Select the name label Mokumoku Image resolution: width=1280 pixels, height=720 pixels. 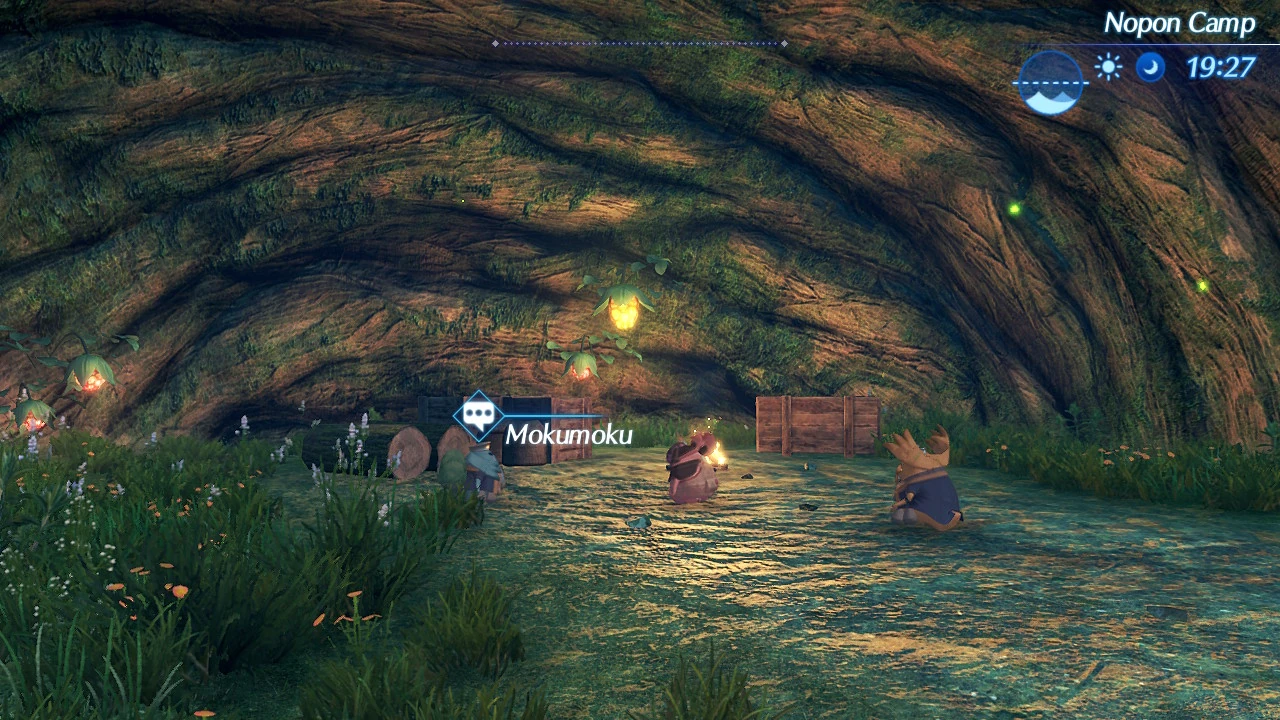570,435
